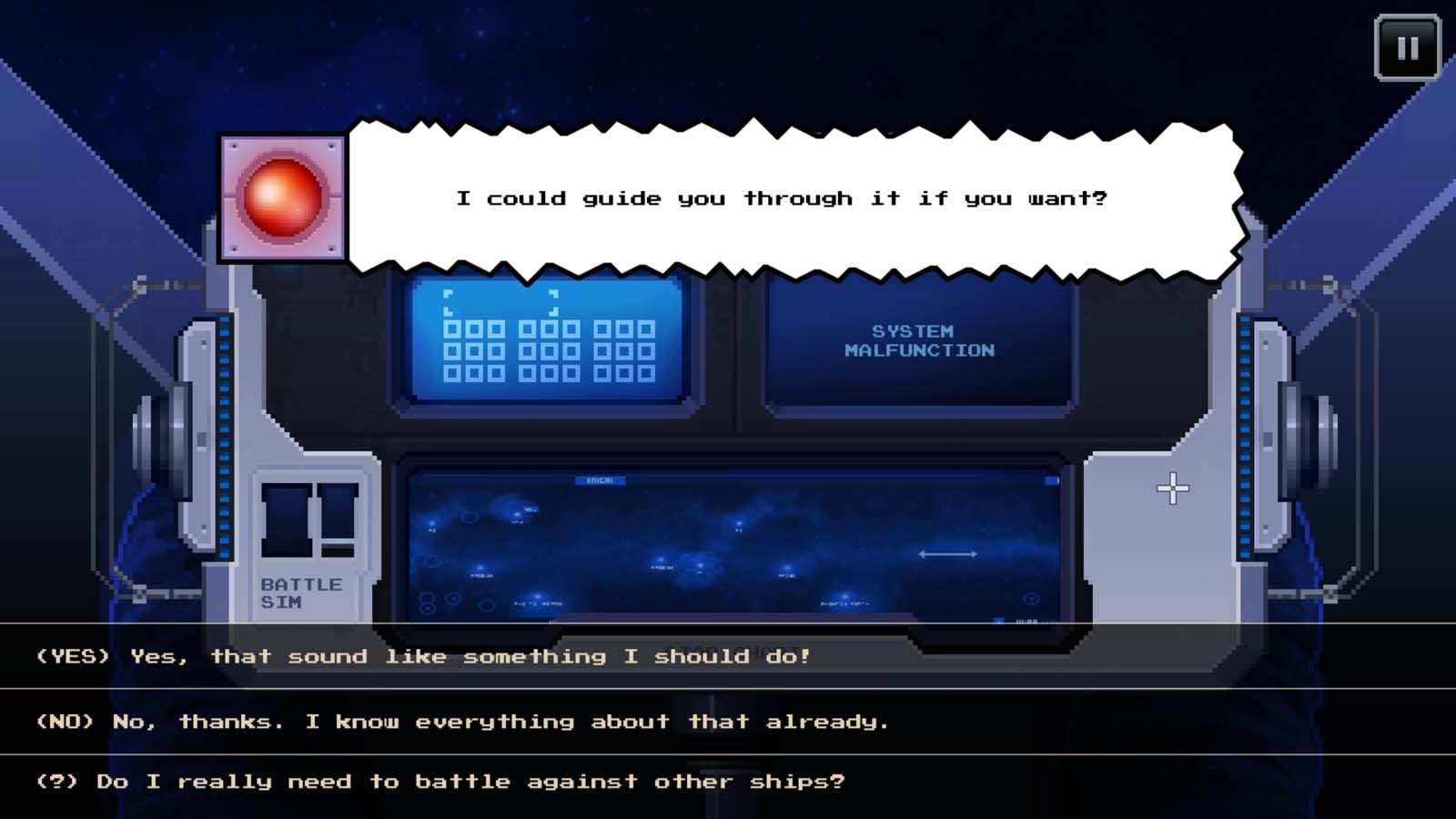Image resolution: width=1456 pixels, height=819 pixels.
Task: Select the BATTLE SIM panel label
Action: pos(300,590)
